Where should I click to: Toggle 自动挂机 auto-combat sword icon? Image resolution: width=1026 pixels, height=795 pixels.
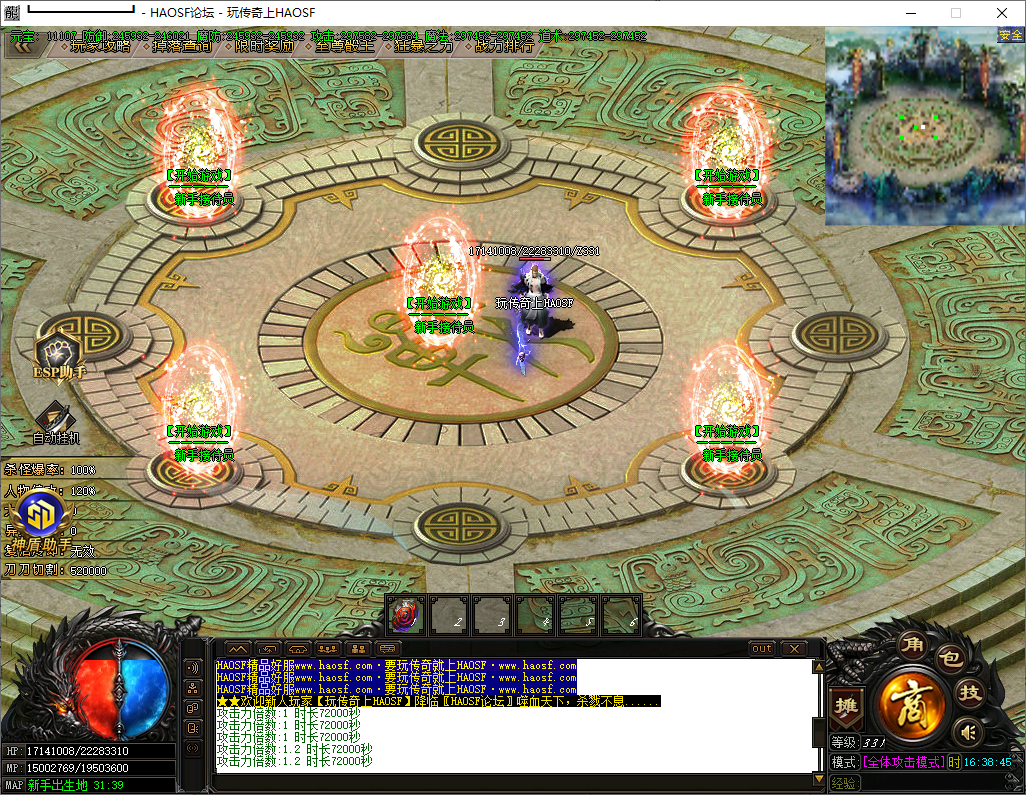coord(56,420)
